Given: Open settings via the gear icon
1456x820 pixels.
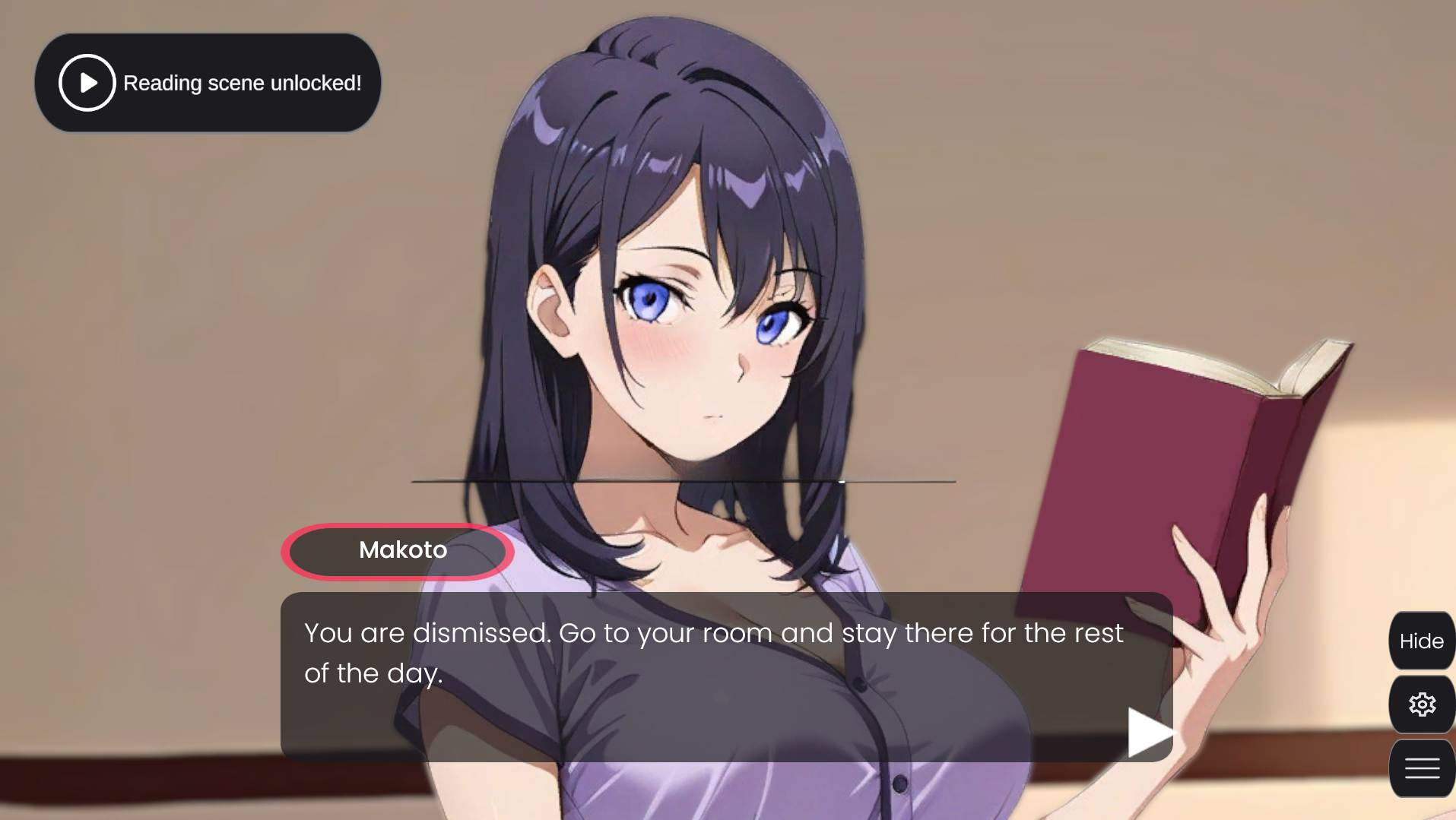Looking at the screenshot, I should coord(1421,704).
